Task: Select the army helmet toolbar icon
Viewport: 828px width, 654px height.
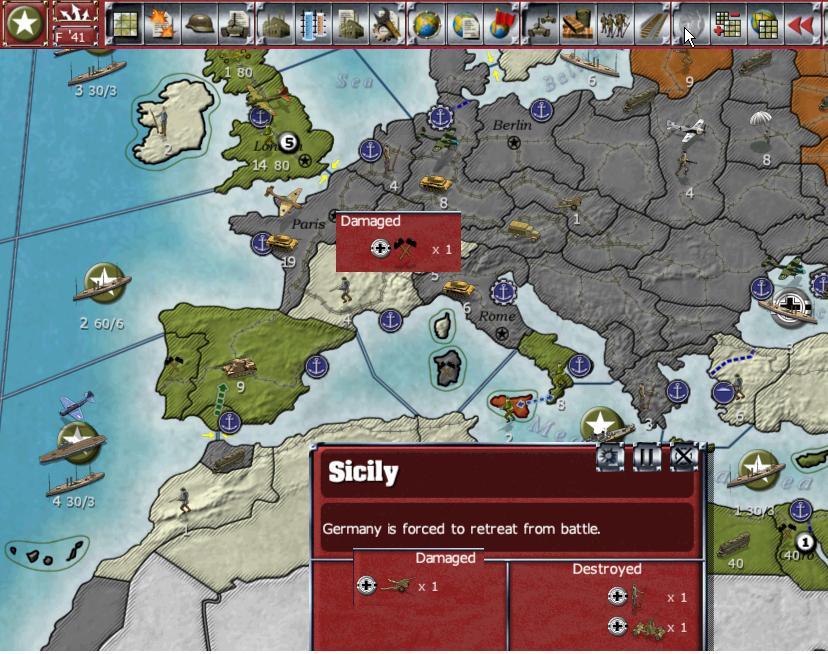Action: point(199,24)
